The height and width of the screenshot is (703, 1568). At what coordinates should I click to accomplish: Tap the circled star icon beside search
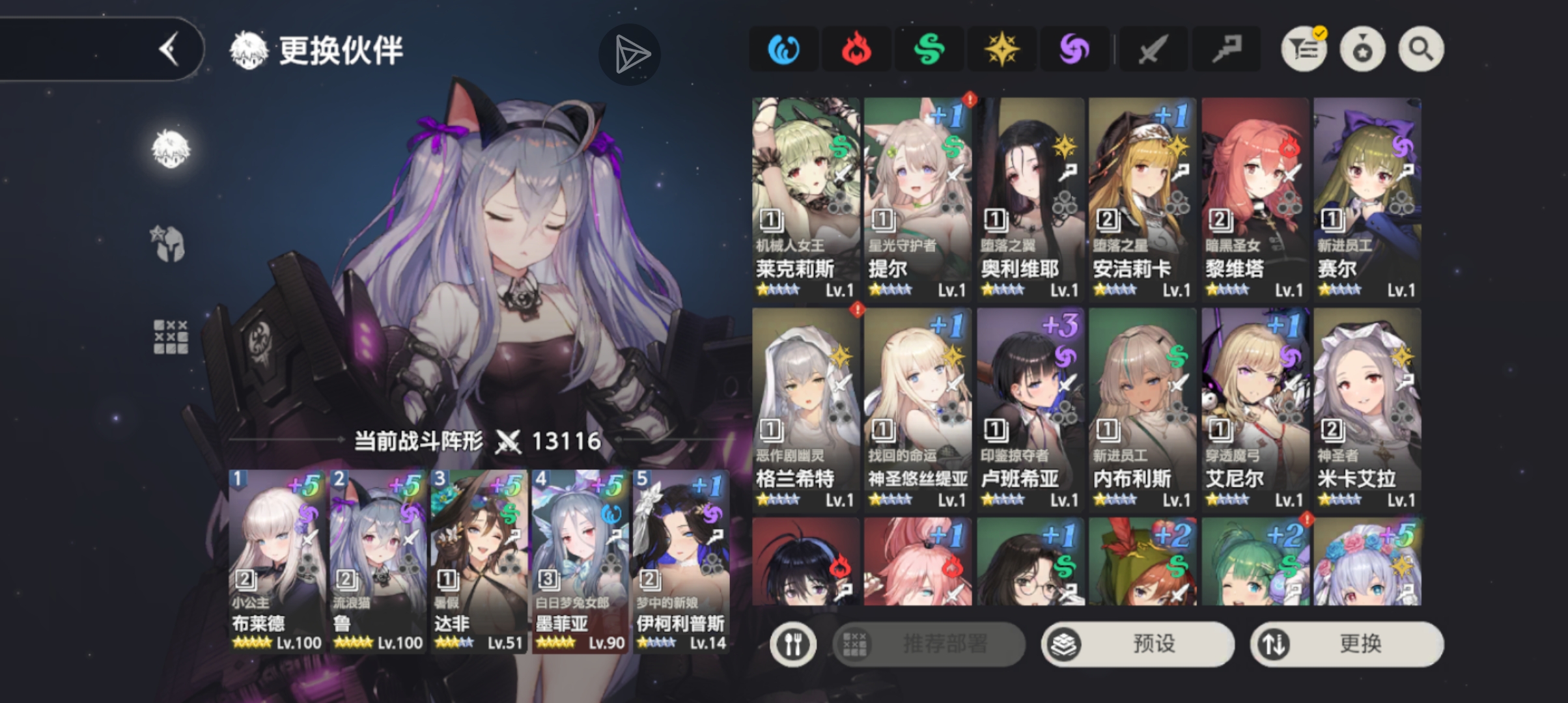coord(1364,48)
